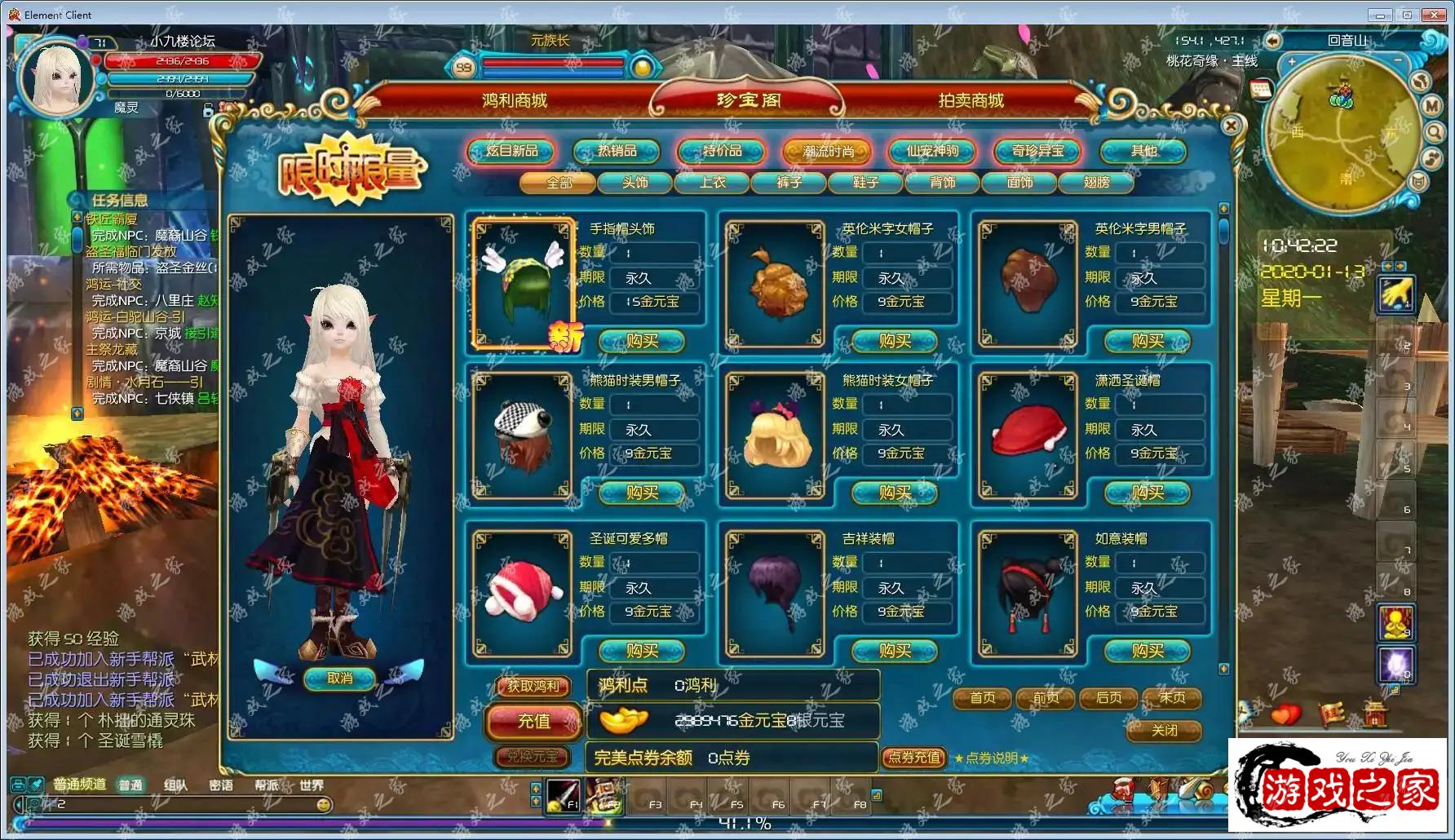Insert an emoticon using the smiley icon in chat
Image resolution: width=1455 pixels, height=840 pixels.
[324, 805]
